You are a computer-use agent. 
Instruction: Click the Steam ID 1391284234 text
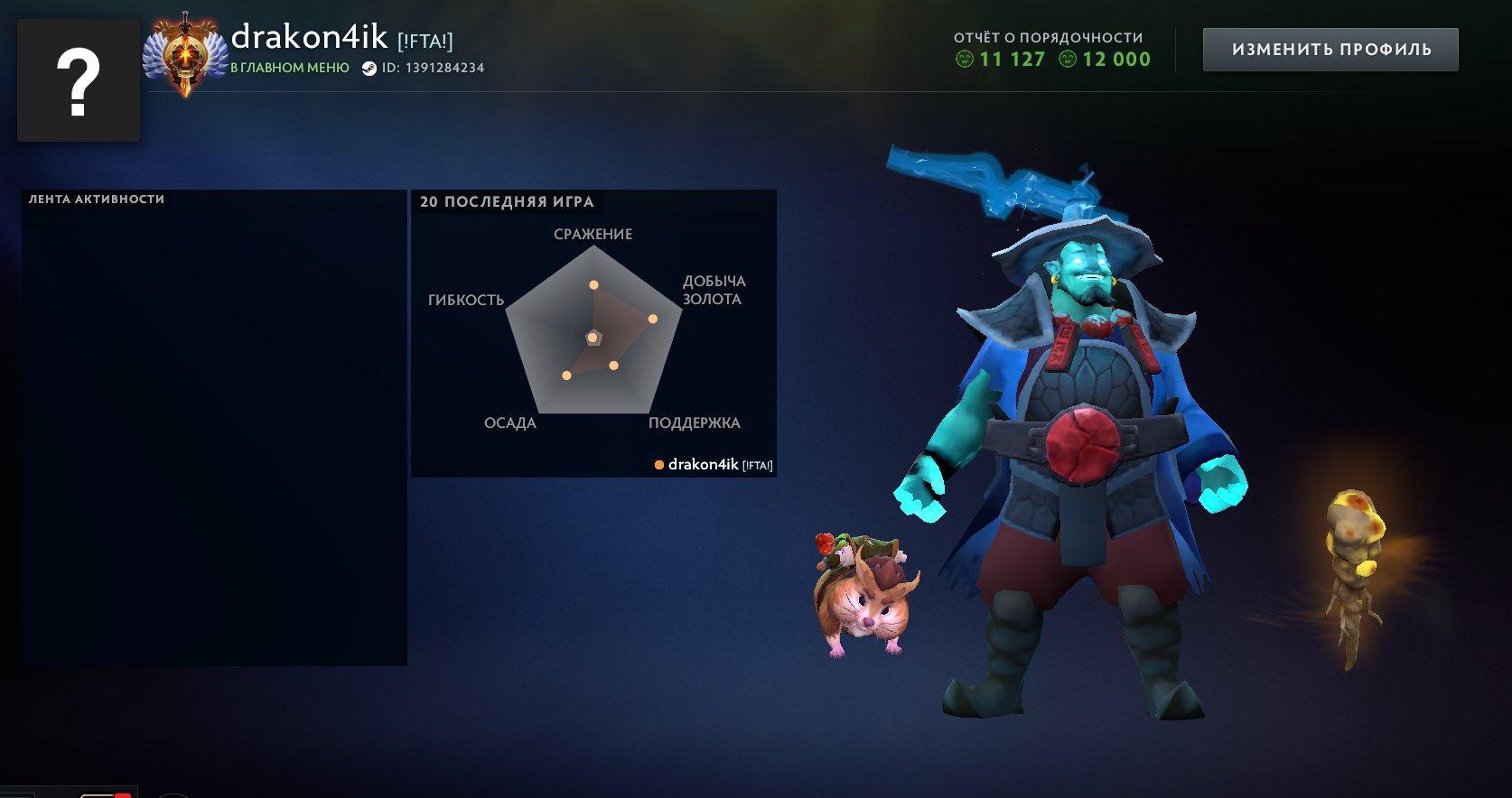[432, 68]
